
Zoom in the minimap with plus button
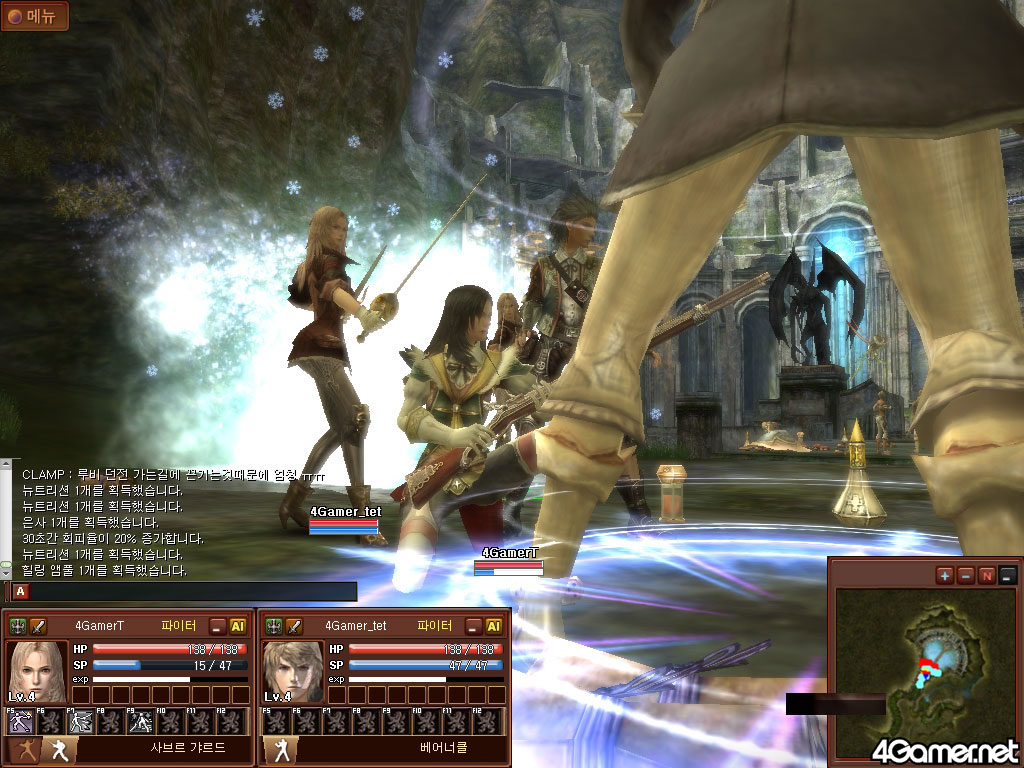945,575
